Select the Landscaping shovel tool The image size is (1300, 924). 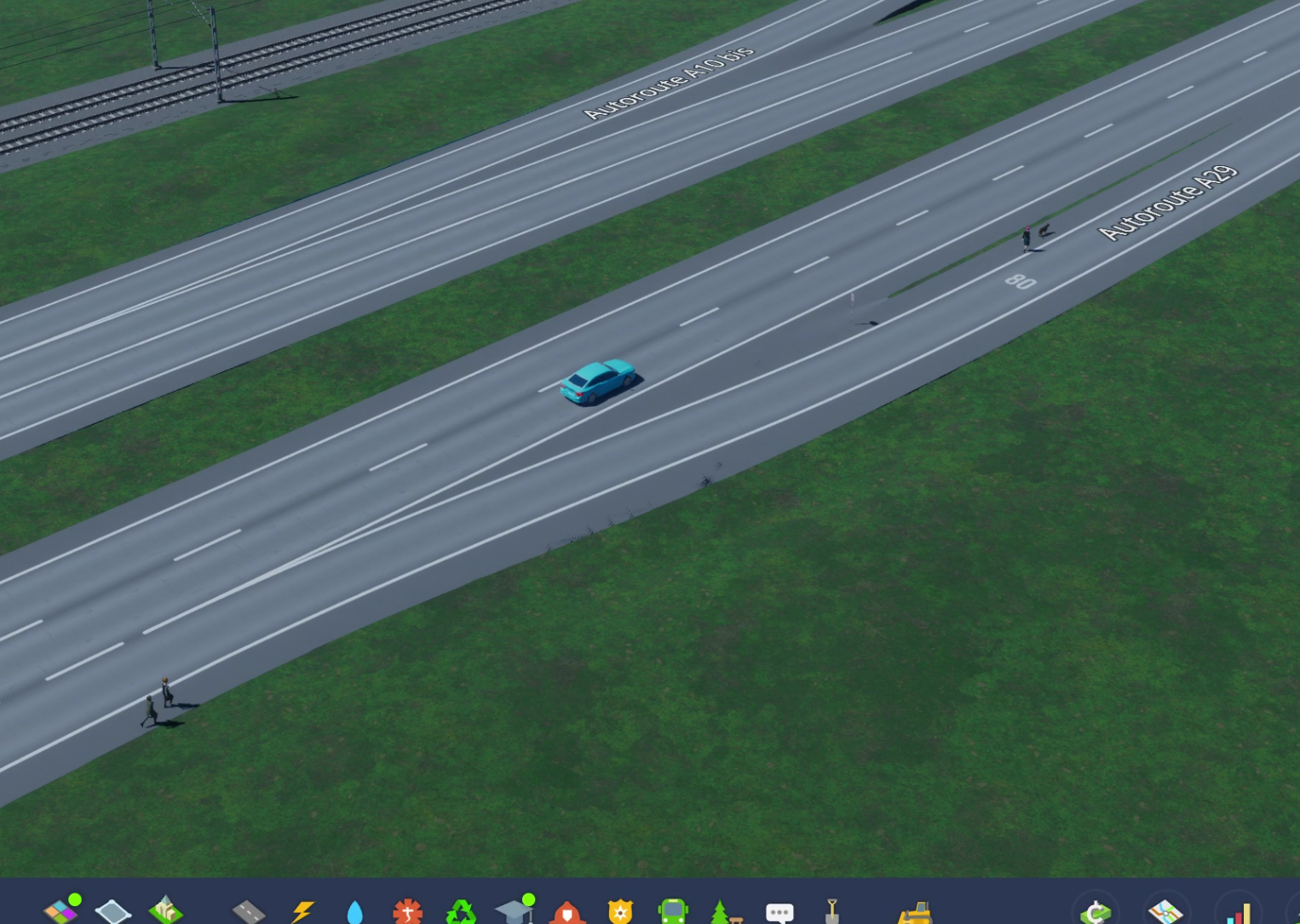point(832,911)
